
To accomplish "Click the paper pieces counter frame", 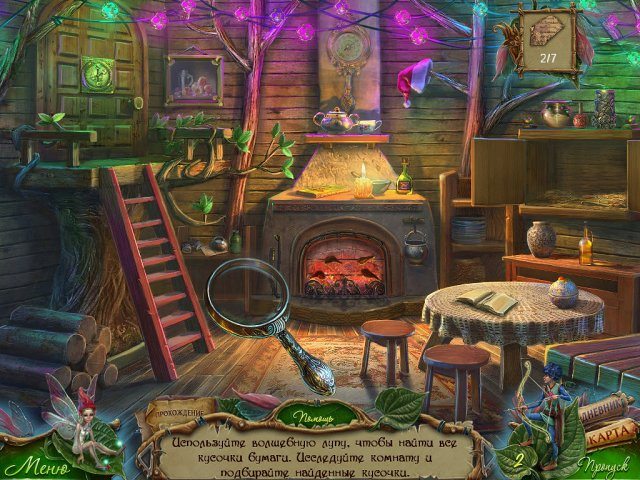I will (x=548, y=40).
